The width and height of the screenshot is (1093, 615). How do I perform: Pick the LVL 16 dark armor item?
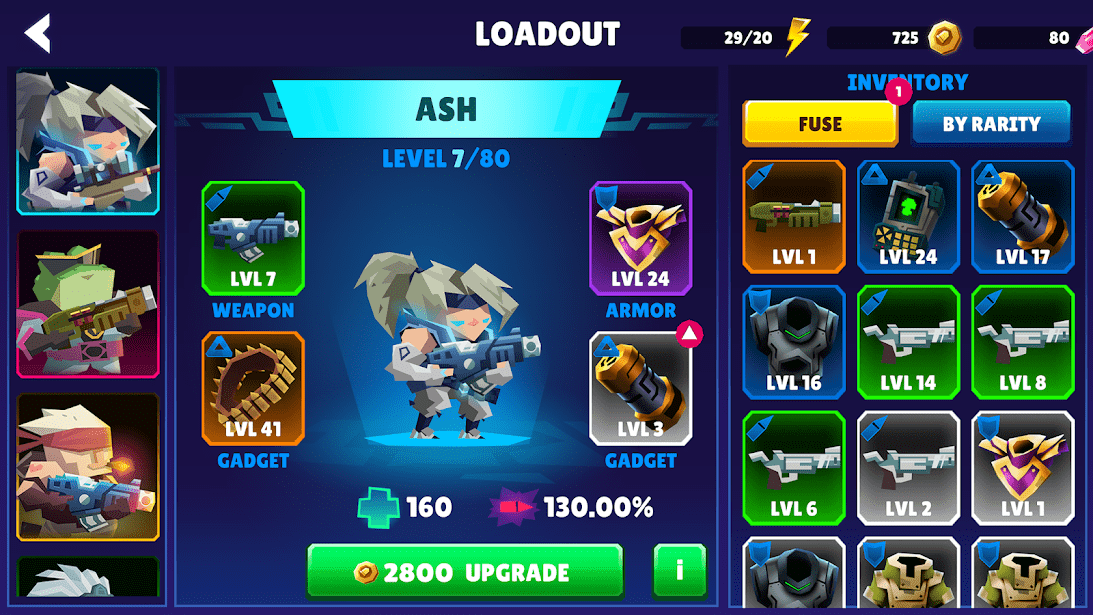(x=794, y=342)
